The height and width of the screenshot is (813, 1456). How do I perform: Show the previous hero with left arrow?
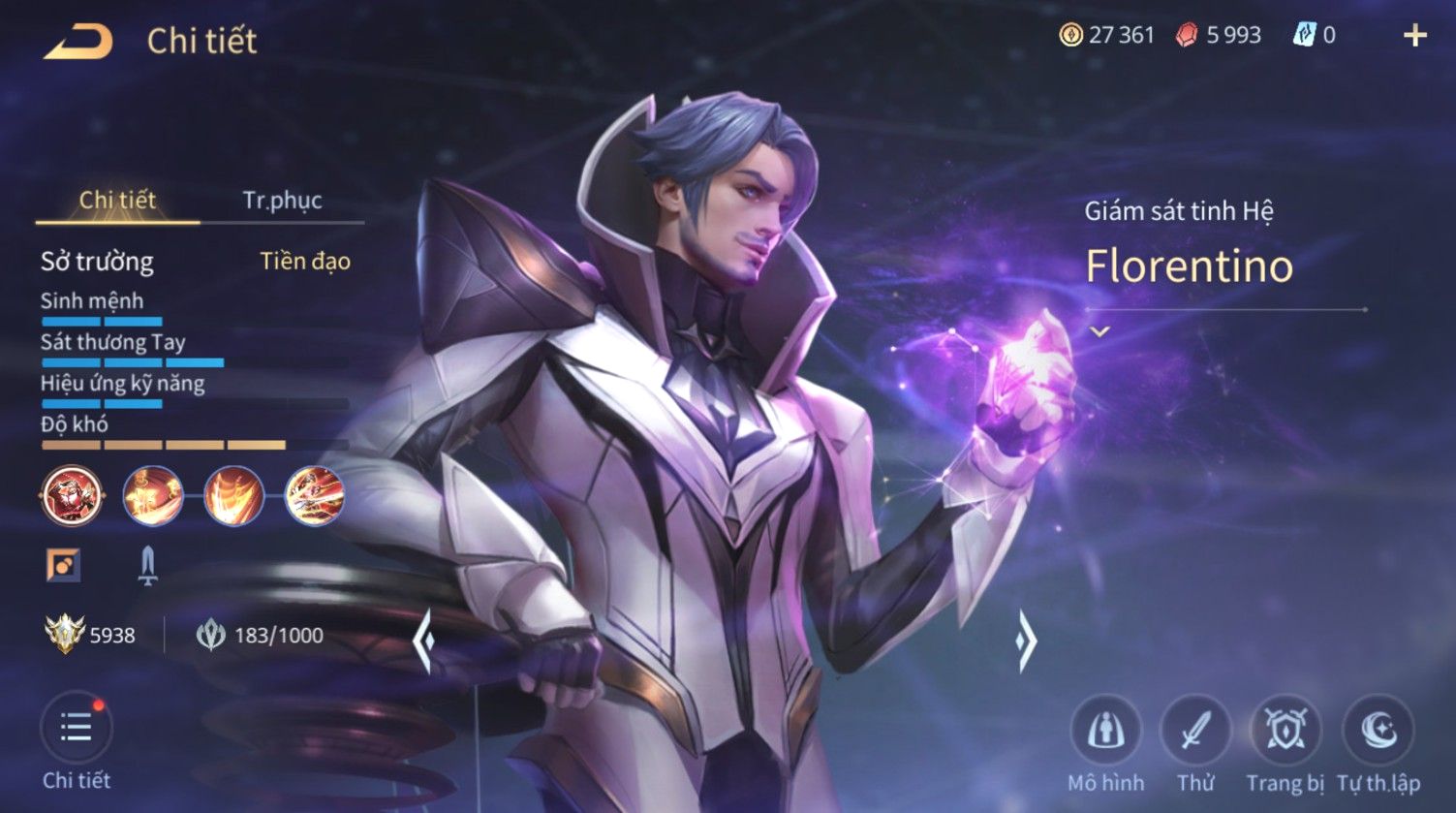(423, 641)
